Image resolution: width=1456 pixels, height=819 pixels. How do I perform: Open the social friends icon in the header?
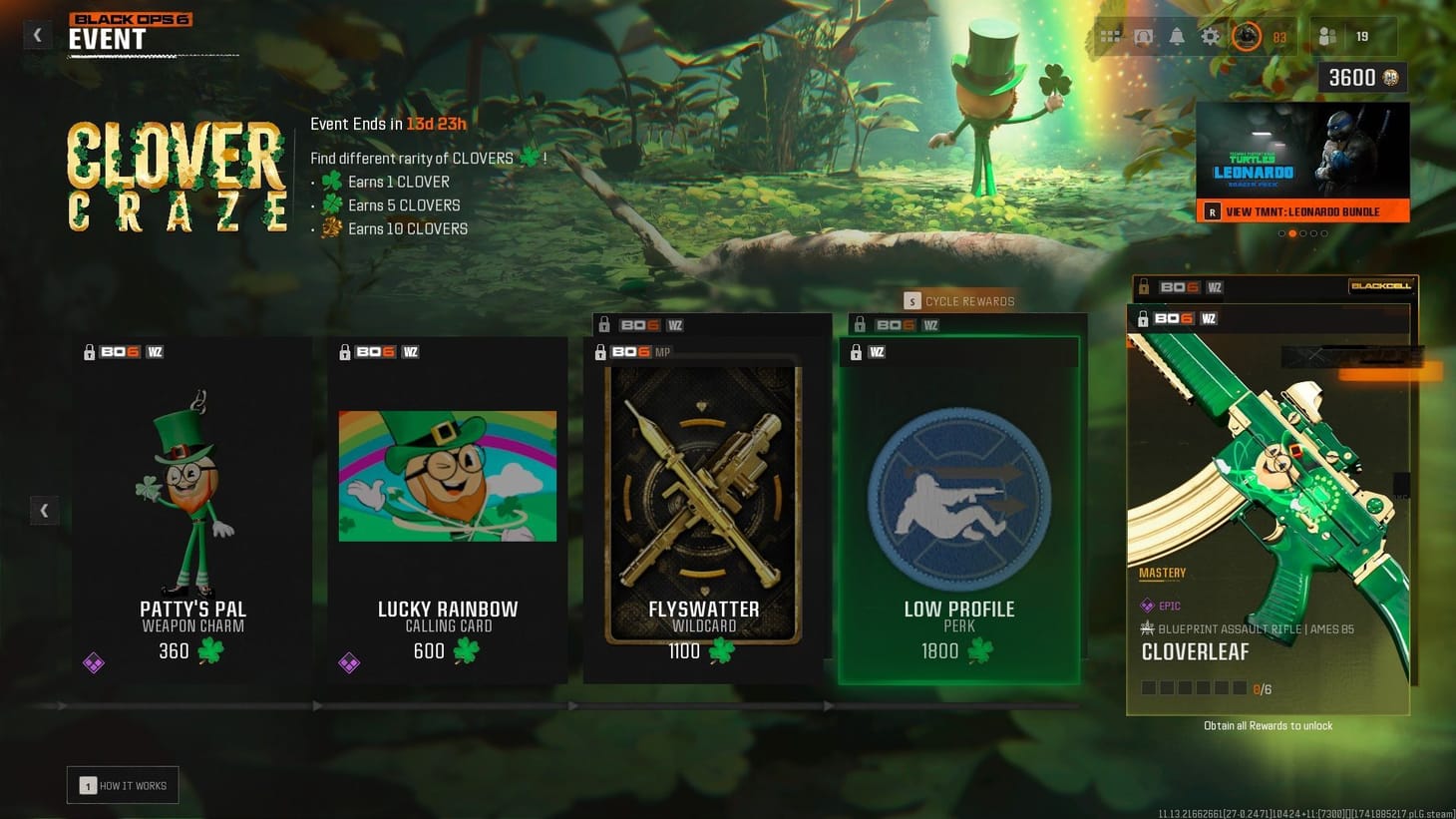pyautogui.click(x=1327, y=35)
